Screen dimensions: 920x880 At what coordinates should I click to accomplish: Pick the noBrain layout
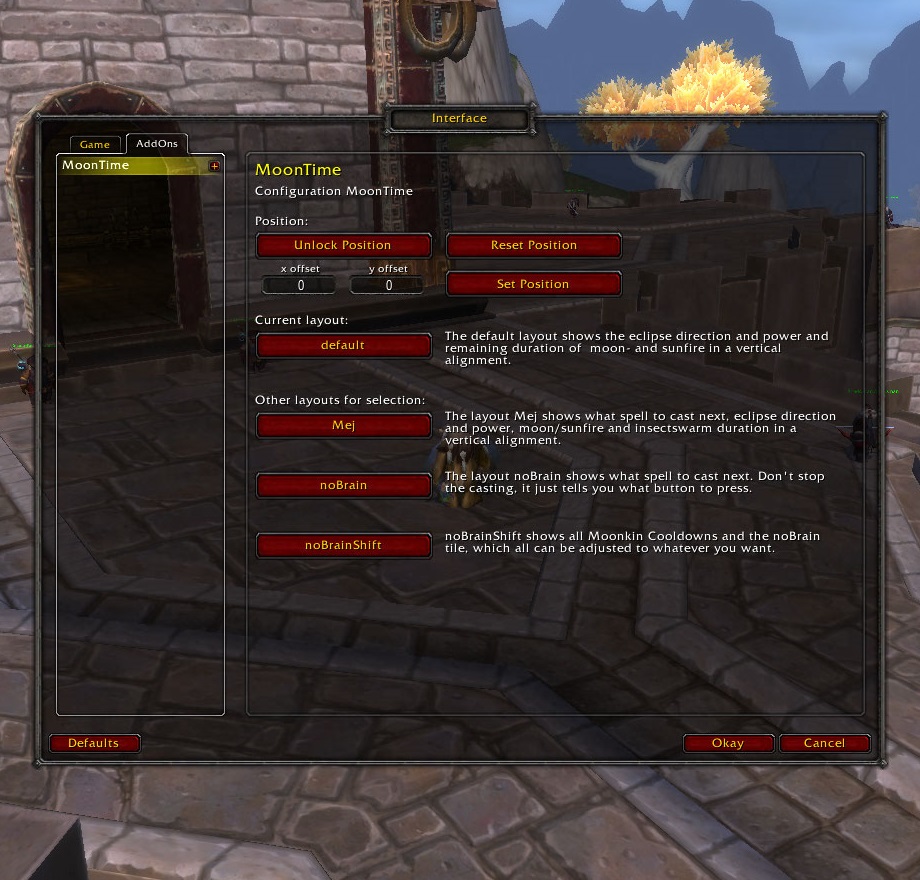point(343,485)
